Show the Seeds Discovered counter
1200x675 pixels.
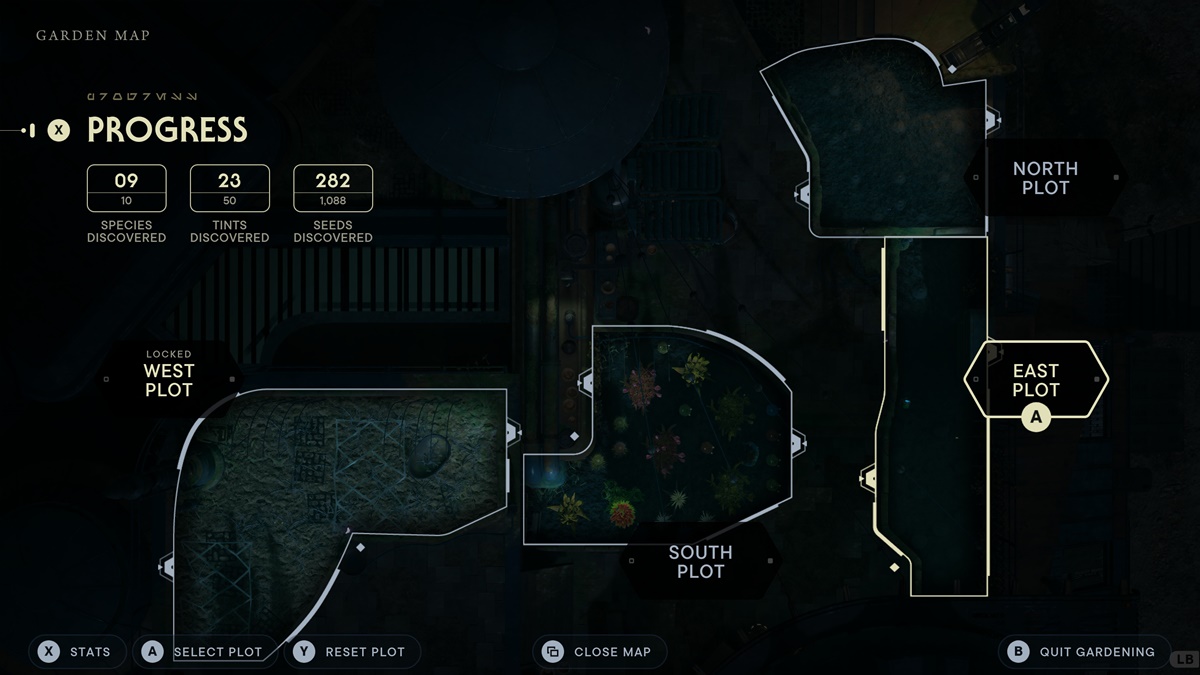point(333,189)
